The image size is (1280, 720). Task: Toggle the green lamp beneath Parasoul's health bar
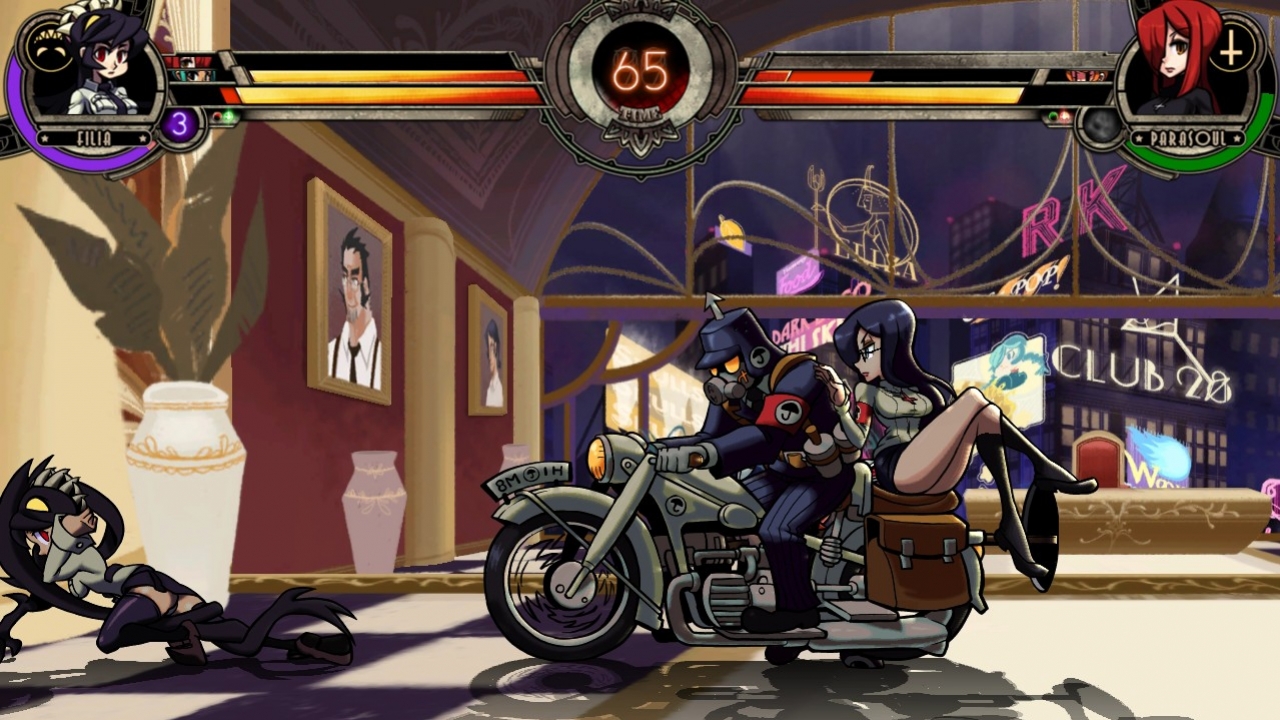[1053, 116]
